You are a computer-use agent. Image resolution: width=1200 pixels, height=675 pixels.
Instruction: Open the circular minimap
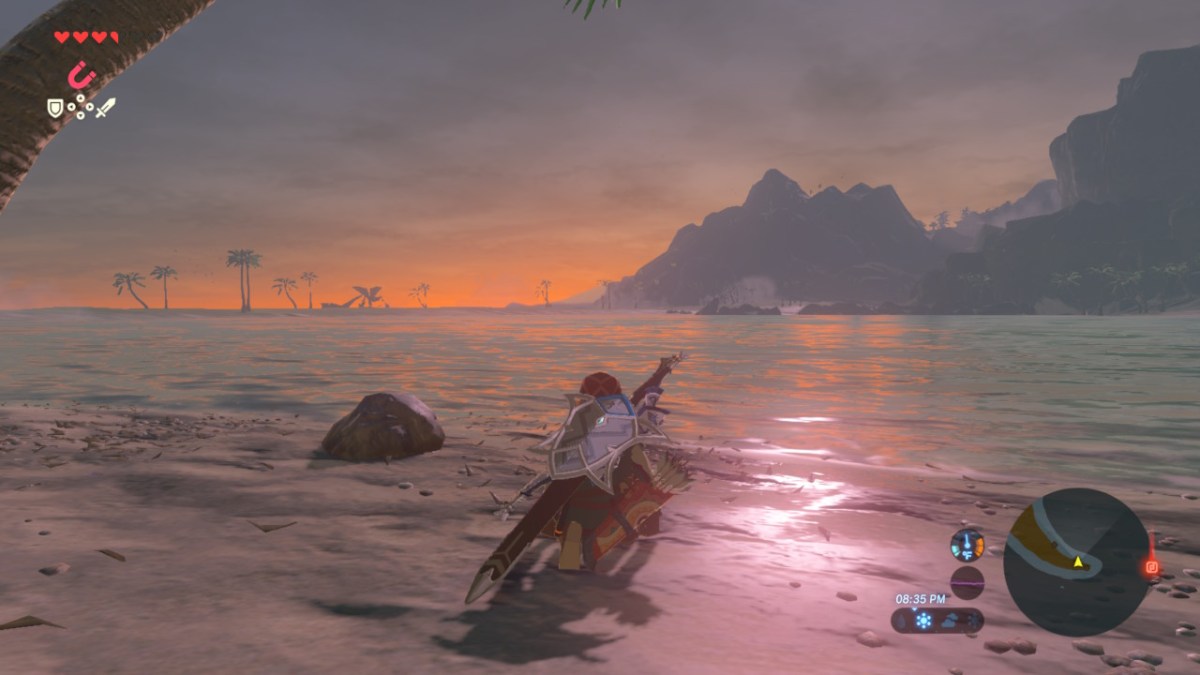coord(1076,562)
